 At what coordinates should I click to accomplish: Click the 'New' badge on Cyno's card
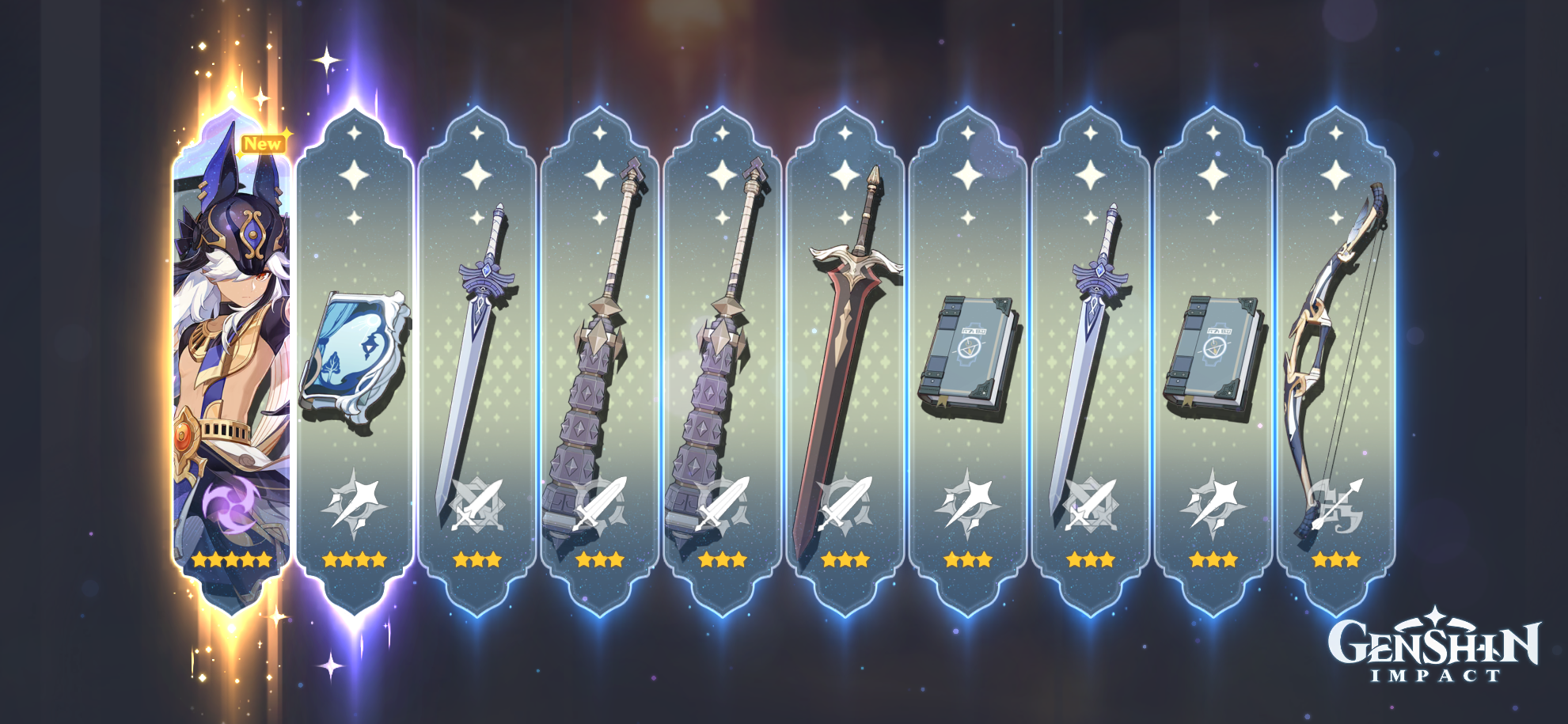pyautogui.click(x=261, y=142)
